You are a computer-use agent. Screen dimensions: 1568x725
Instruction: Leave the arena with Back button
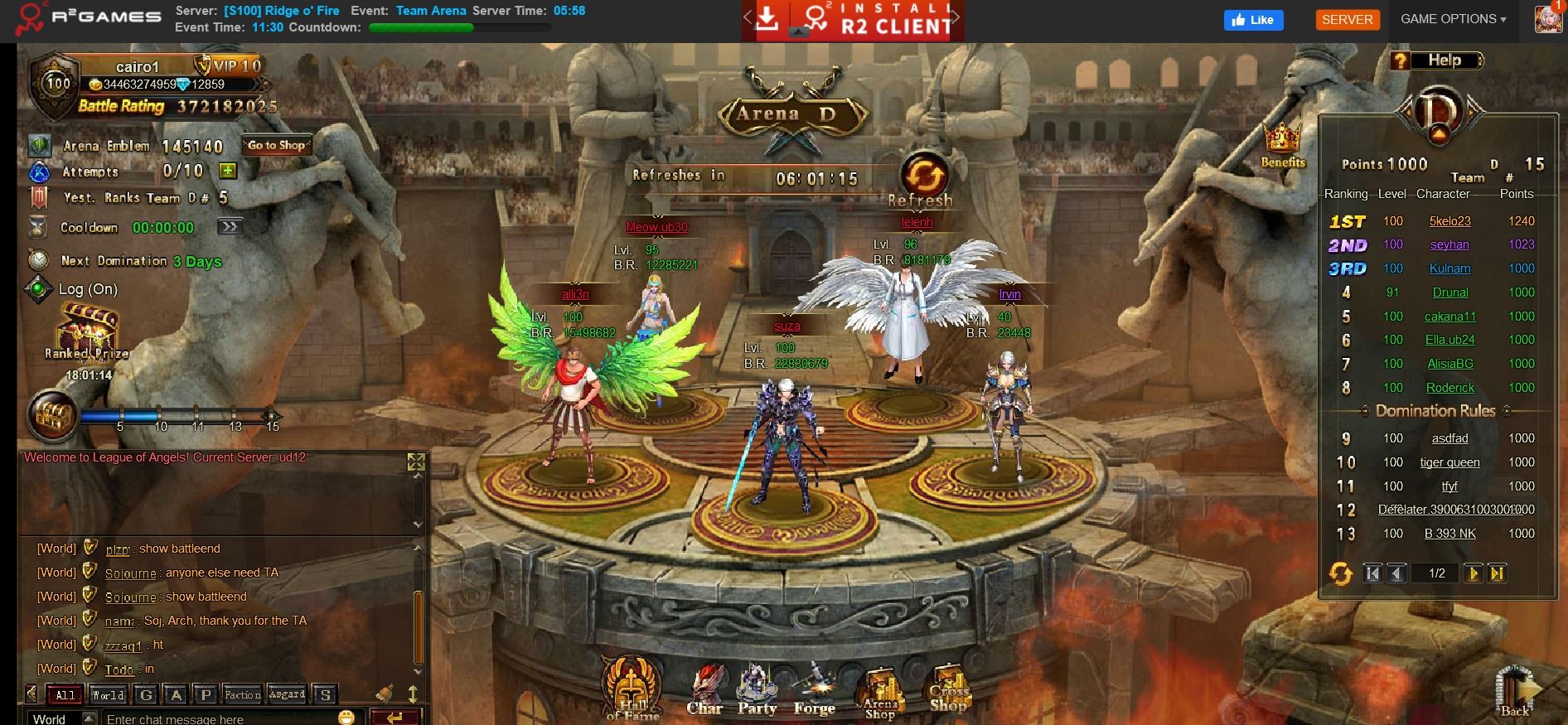pyautogui.click(x=1515, y=691)
